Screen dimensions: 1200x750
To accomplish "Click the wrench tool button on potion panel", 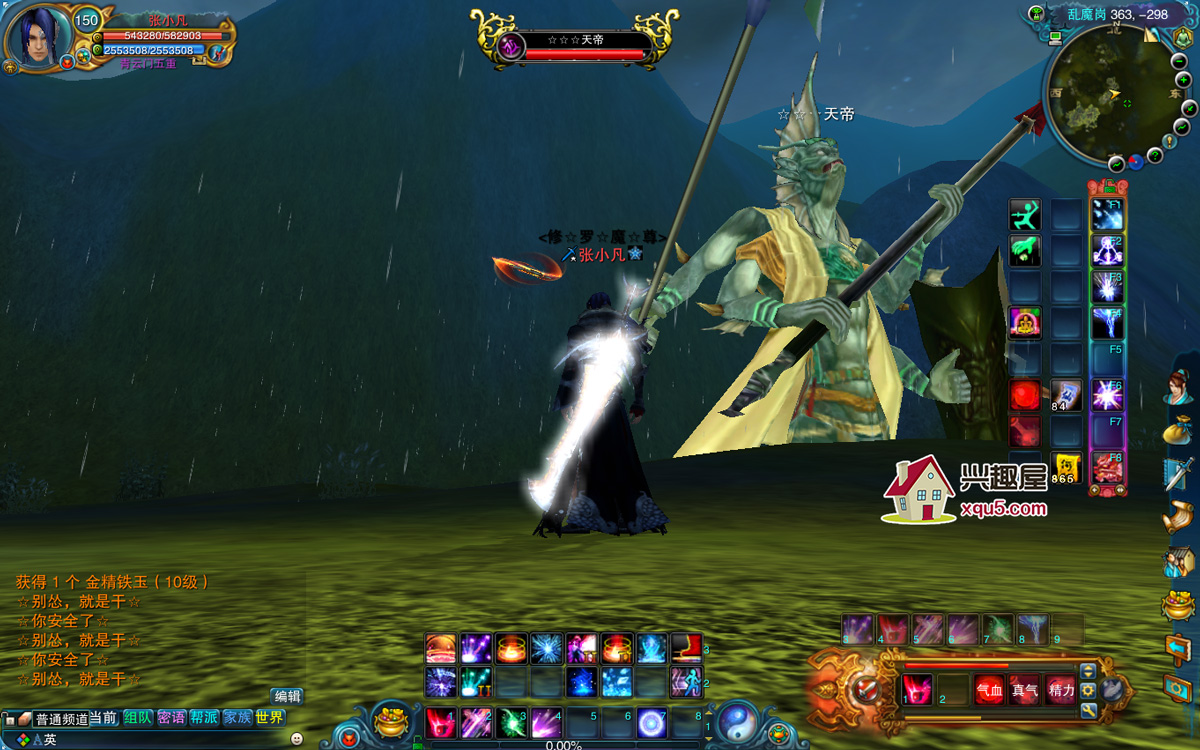I will click(x=1088, y=711).
